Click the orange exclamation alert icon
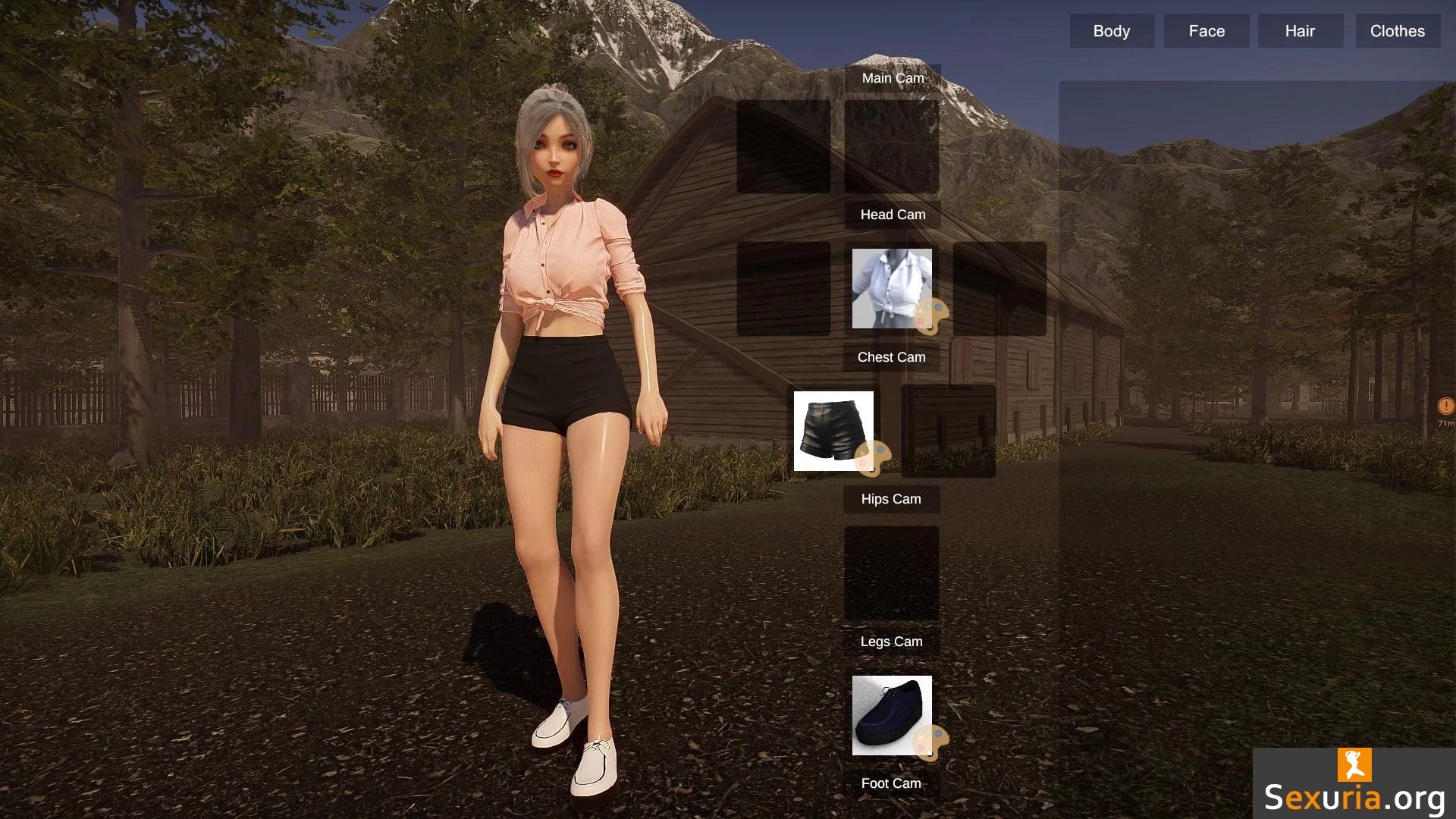Screen dimensions: 1456x819 [1445, 406]
